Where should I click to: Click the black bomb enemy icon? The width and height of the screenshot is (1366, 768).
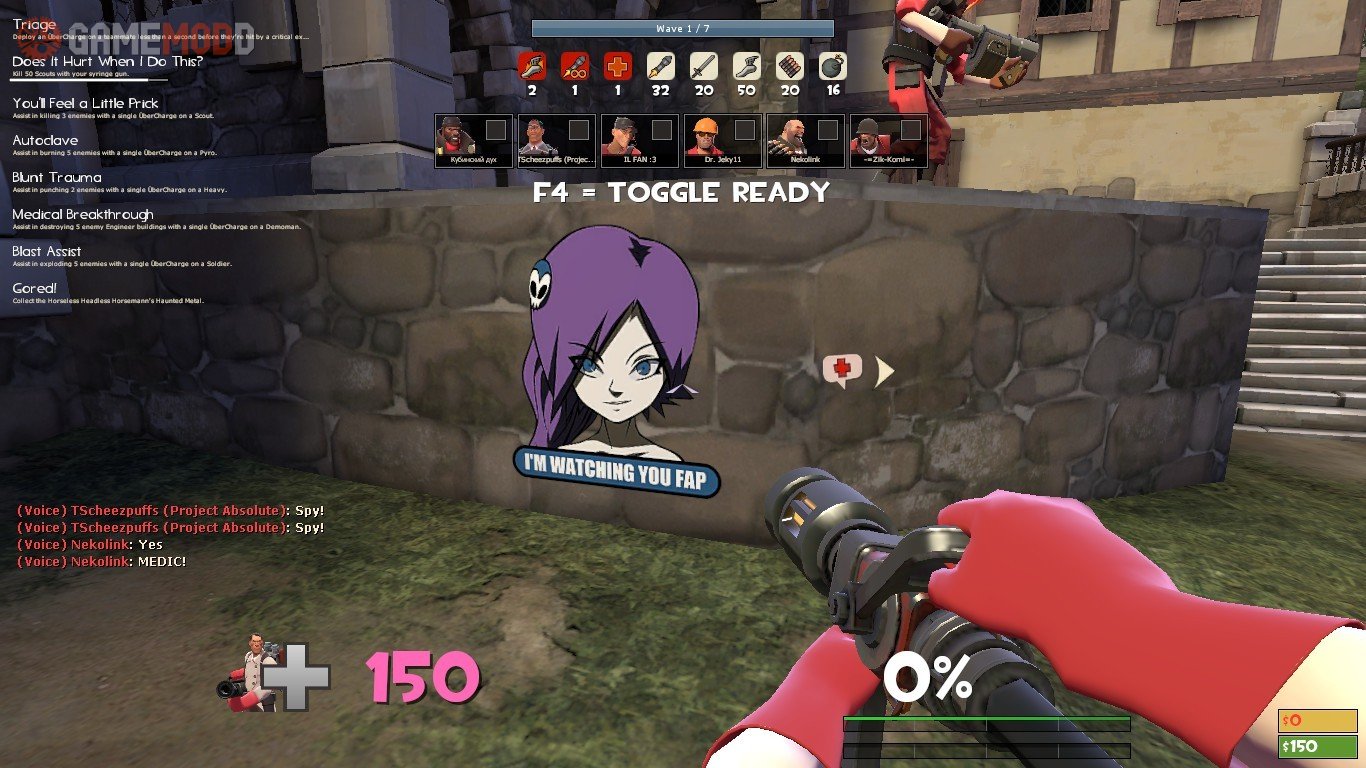coord(833,67)
